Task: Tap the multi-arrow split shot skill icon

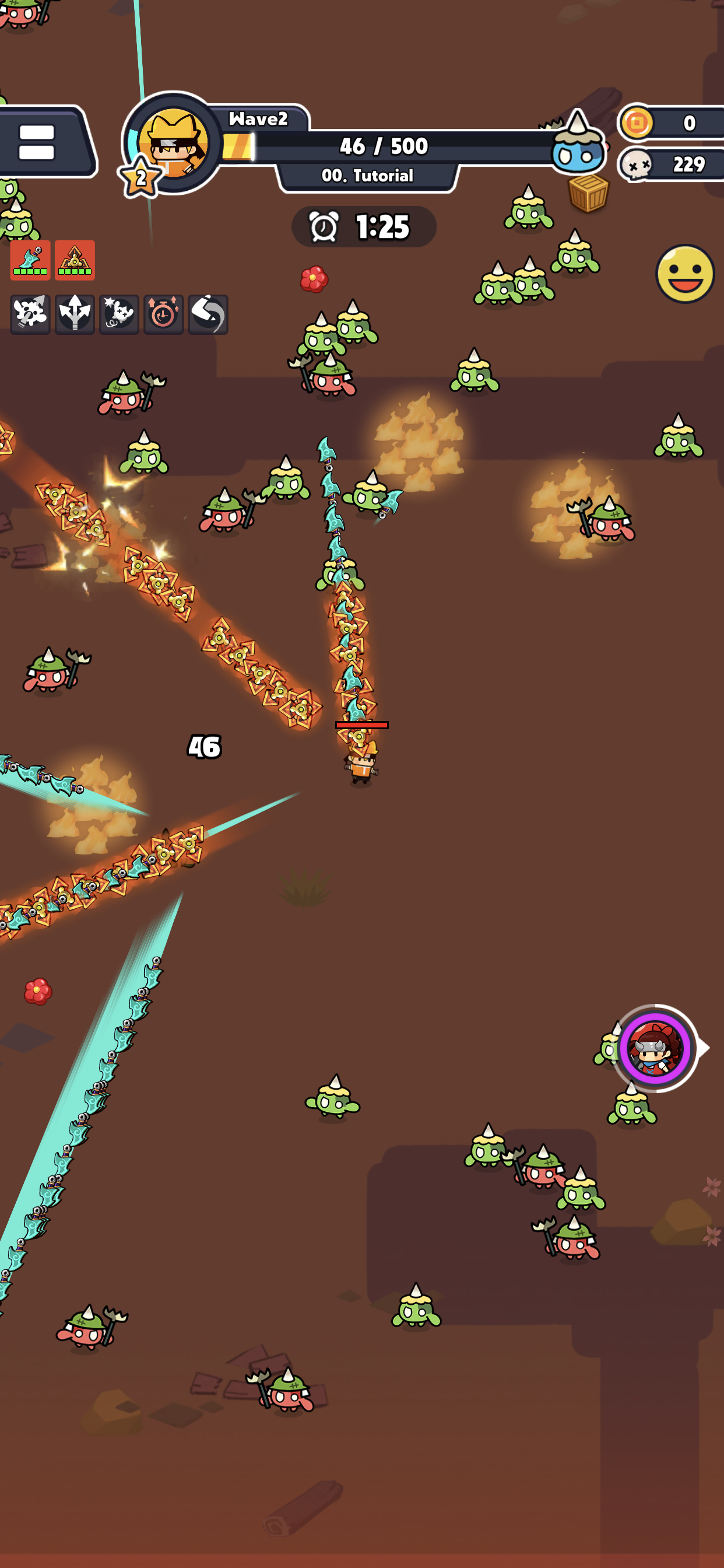Action: [x=75, y=314]
